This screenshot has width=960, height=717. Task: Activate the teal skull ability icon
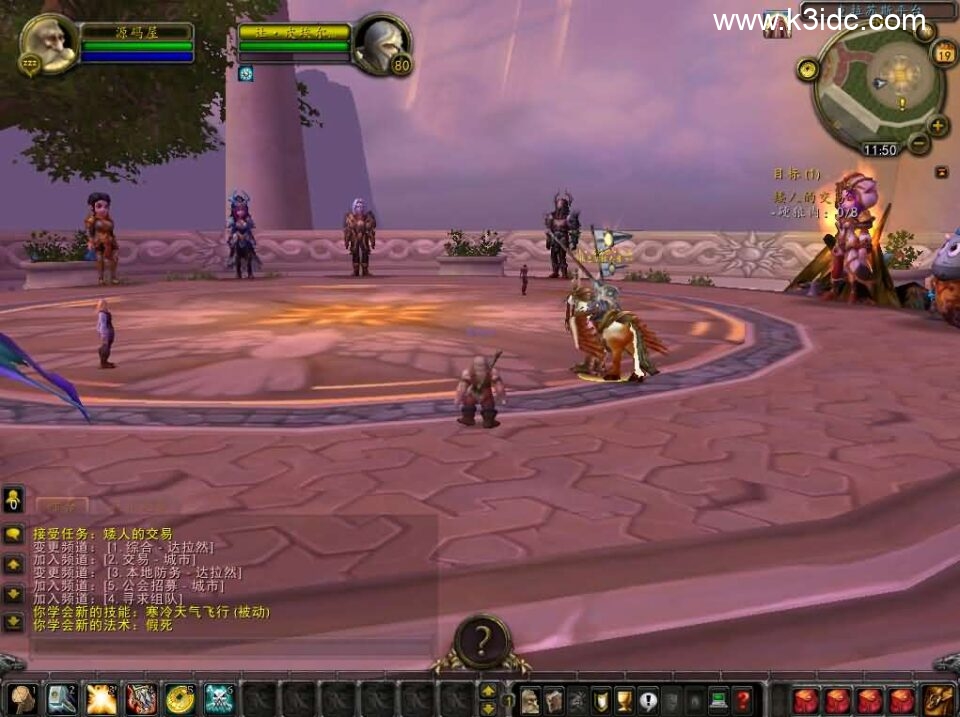point(219,698)
